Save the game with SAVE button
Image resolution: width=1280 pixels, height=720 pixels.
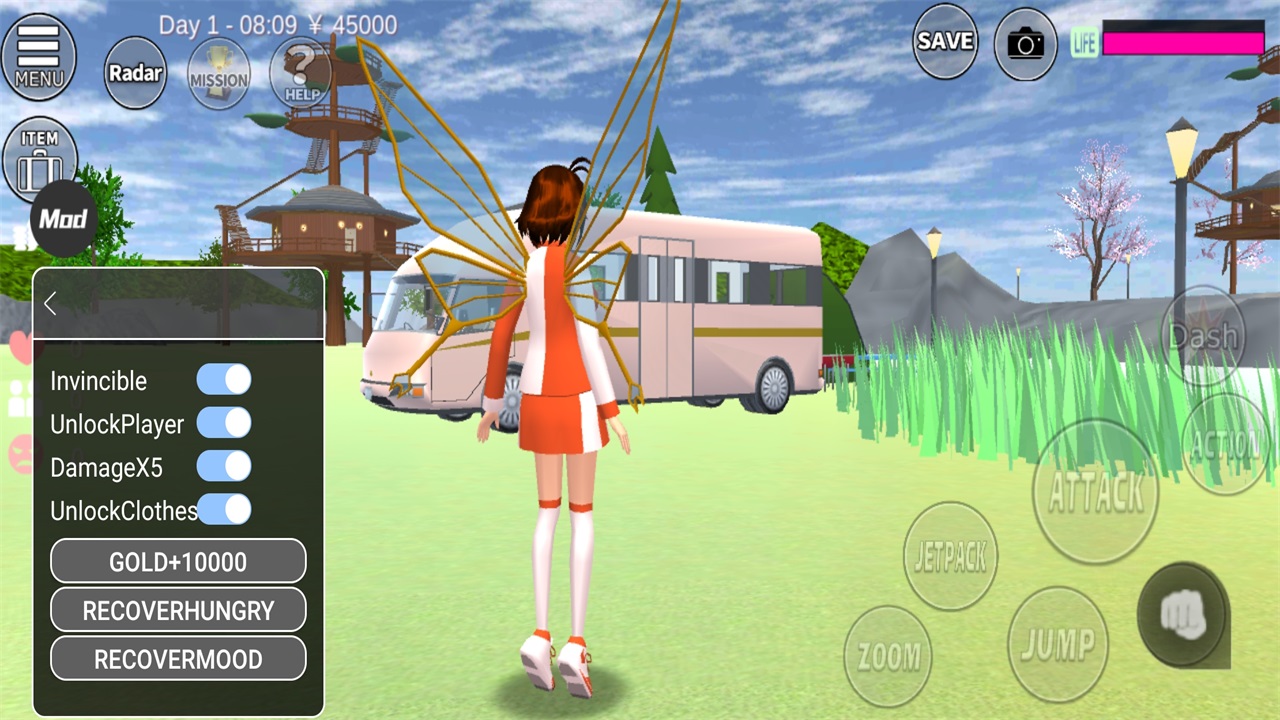point(945,42)
